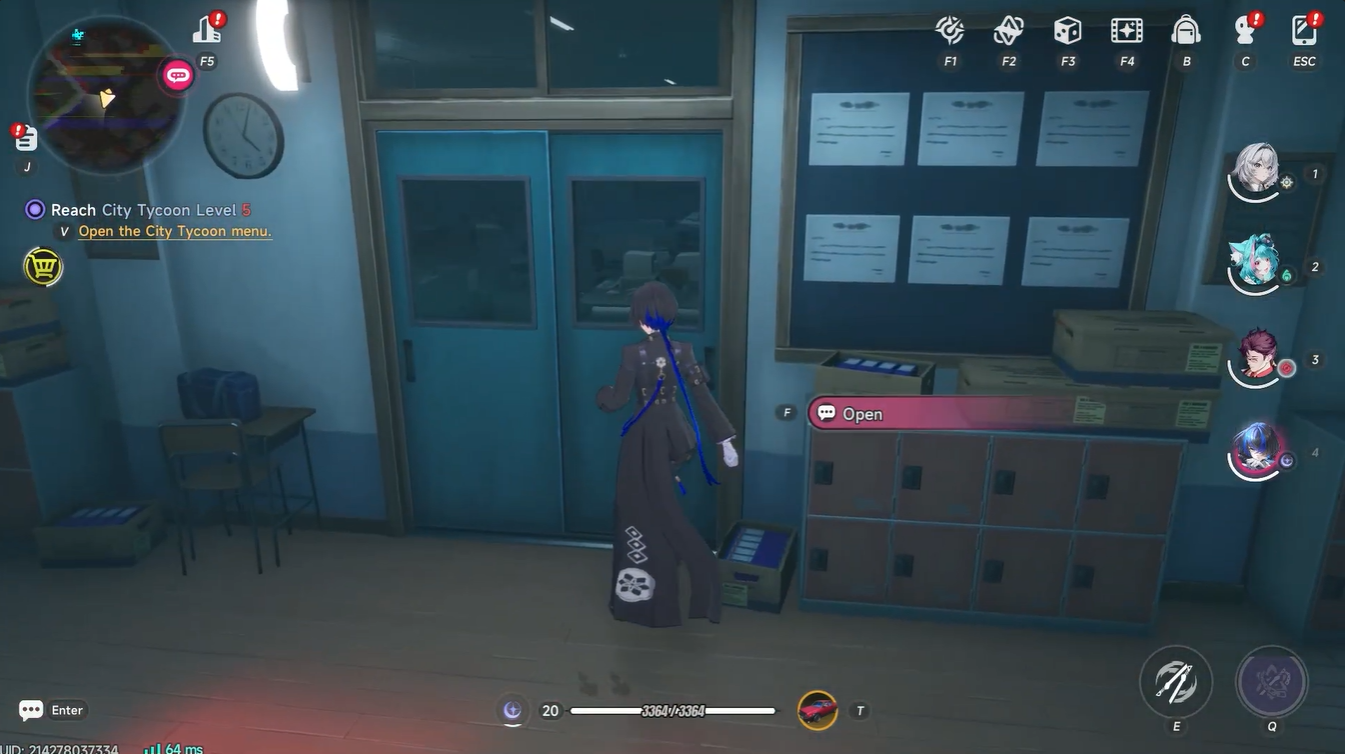The image size is (1345, 754).
Task: Click the red car summon icon near T
Action: pyautogui.click(x=817, y=710)
